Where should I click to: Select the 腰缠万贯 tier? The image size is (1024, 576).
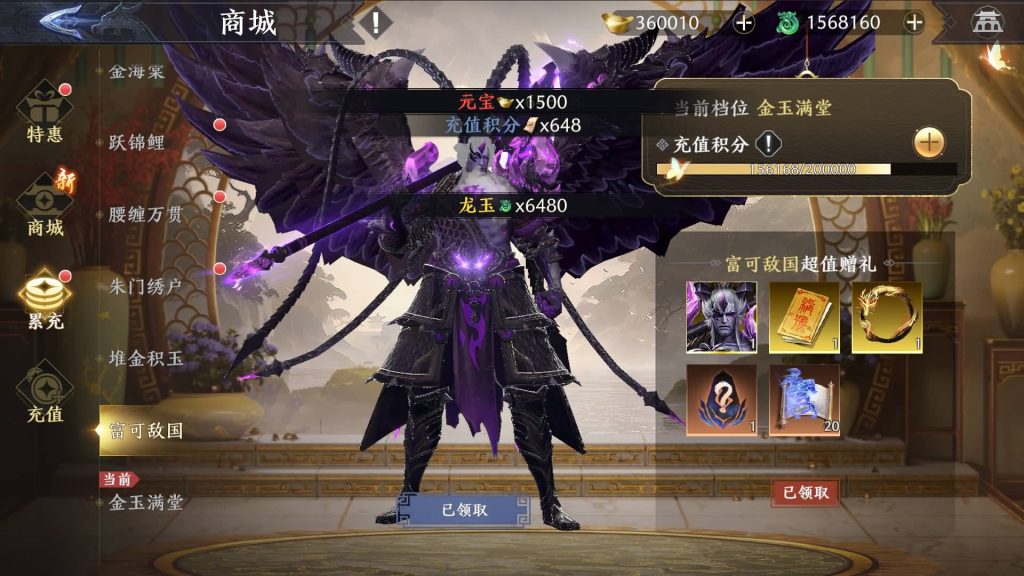[x=146, y=214]
